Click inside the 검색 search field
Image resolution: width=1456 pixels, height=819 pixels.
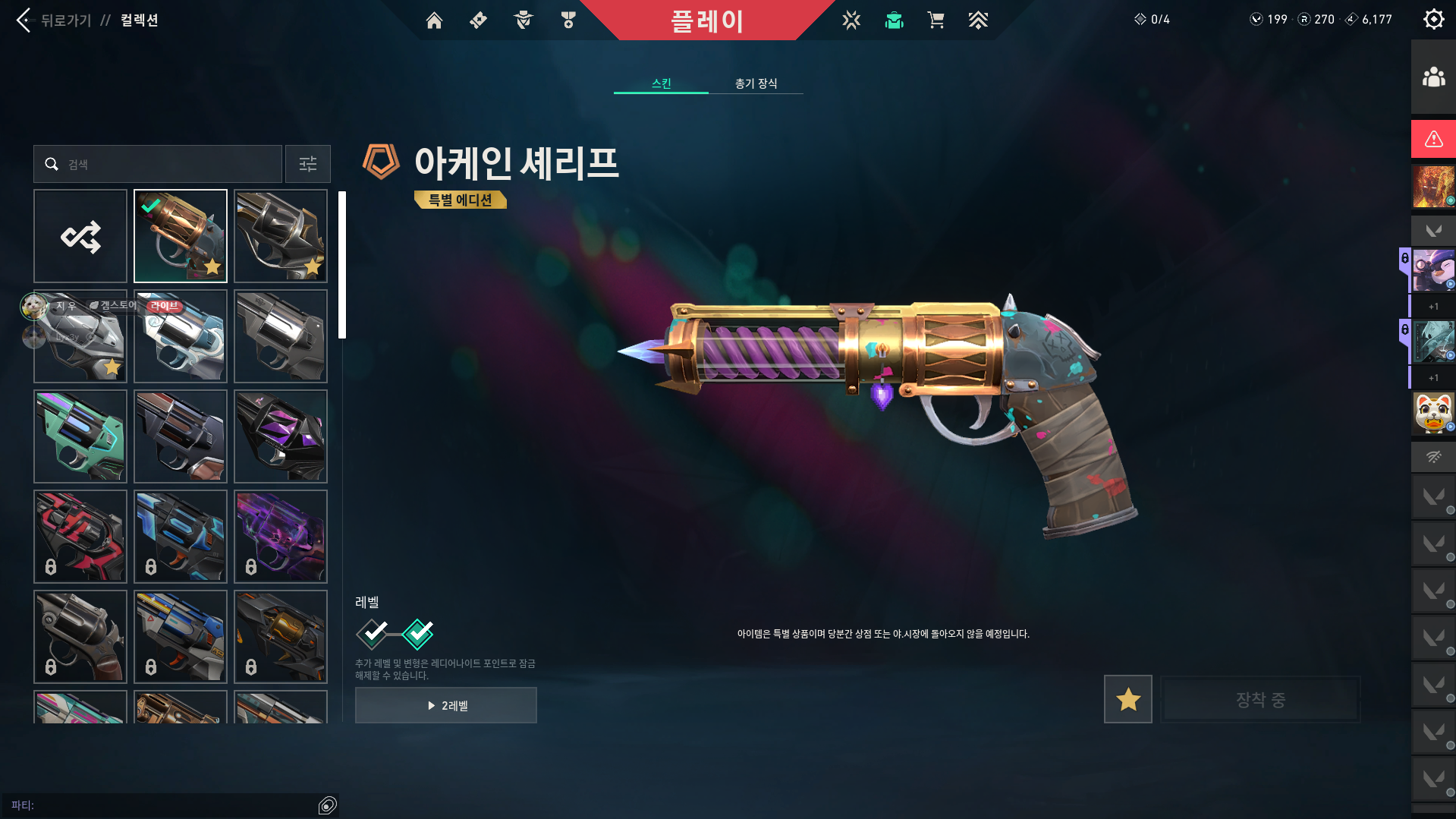(157, 164)
